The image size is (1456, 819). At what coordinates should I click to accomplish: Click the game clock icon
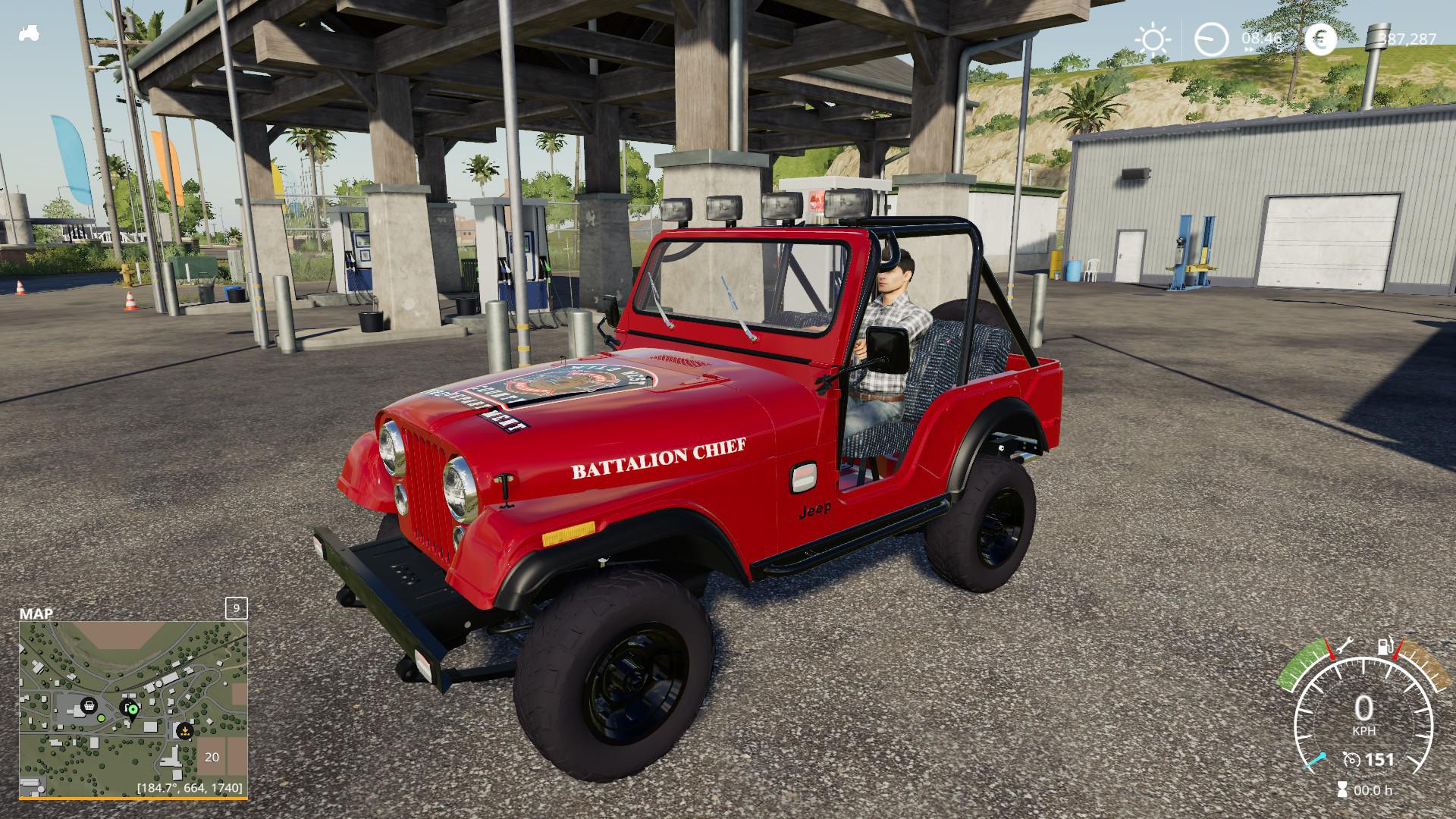point(1211,39)
